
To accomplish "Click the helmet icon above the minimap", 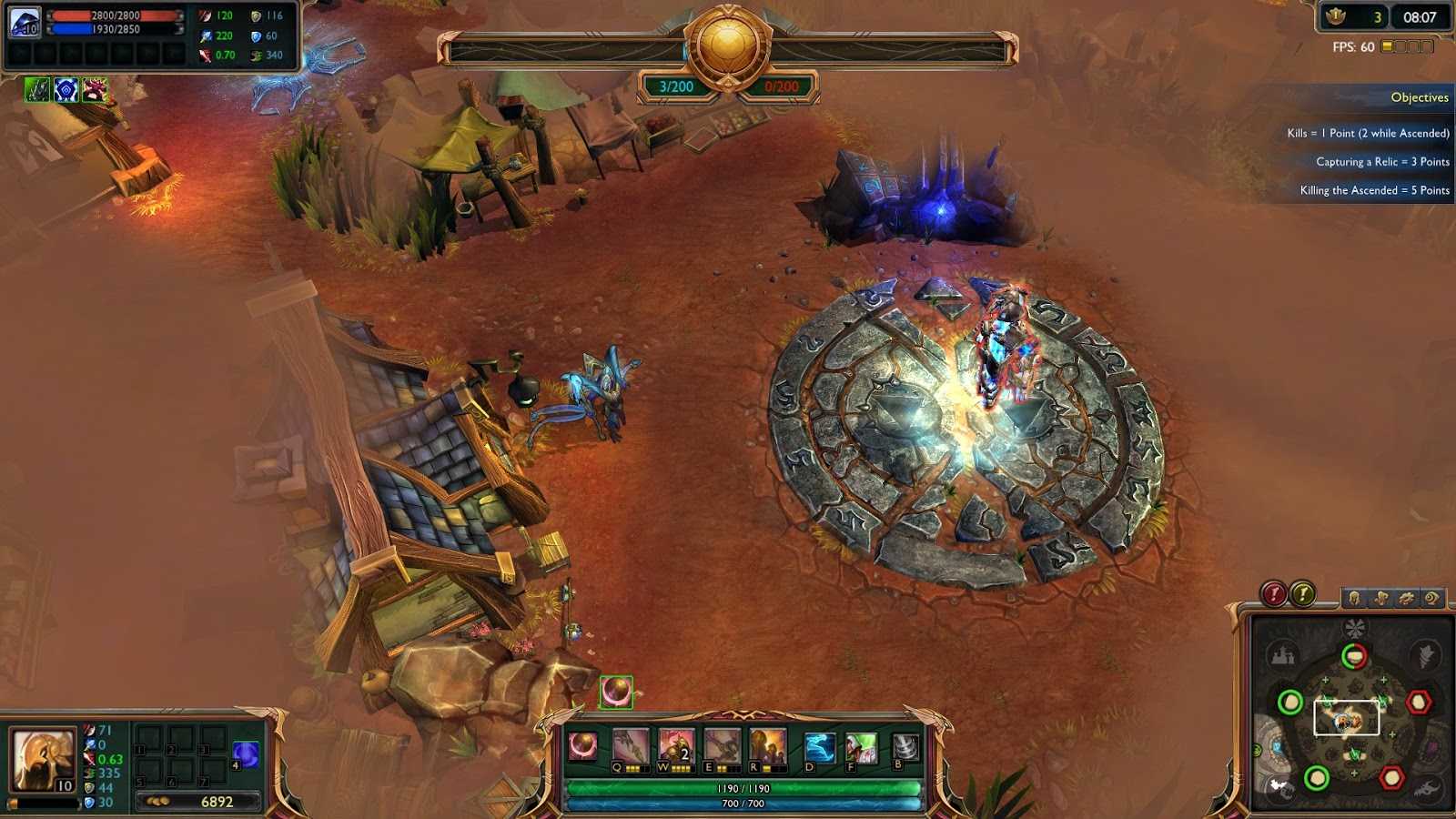I will 1355,598.
